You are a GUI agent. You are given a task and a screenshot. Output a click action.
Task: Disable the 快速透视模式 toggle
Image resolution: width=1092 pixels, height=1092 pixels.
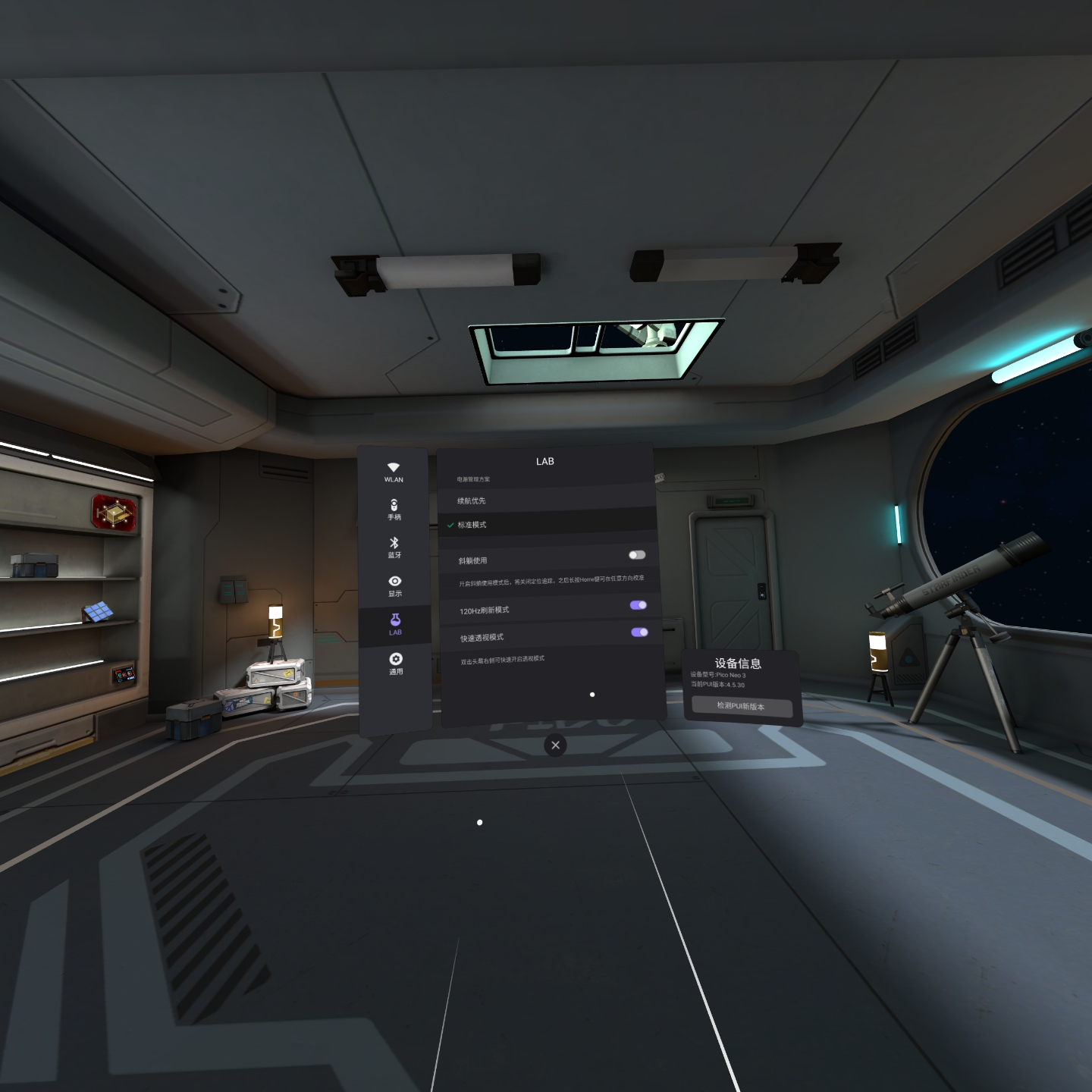tap(639, 632)
